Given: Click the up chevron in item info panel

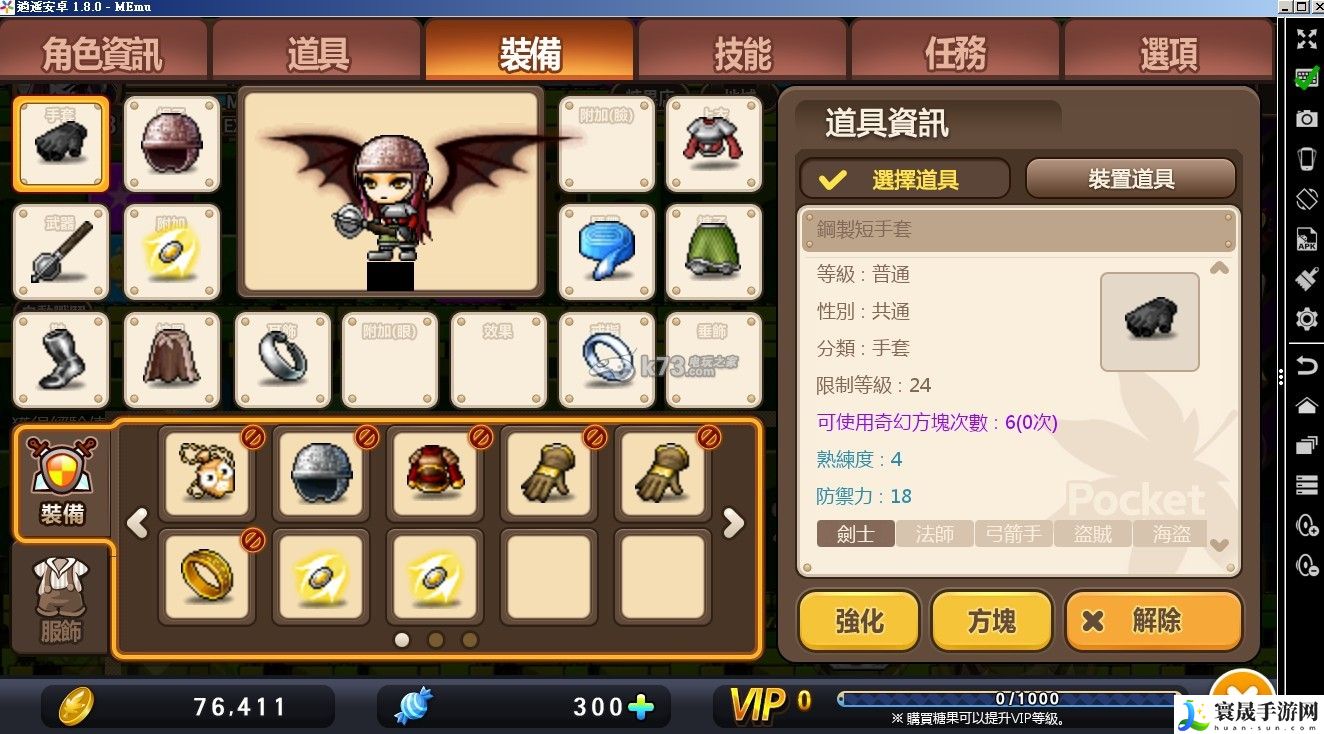Looking at the screenshot, I should [1219, 268].
